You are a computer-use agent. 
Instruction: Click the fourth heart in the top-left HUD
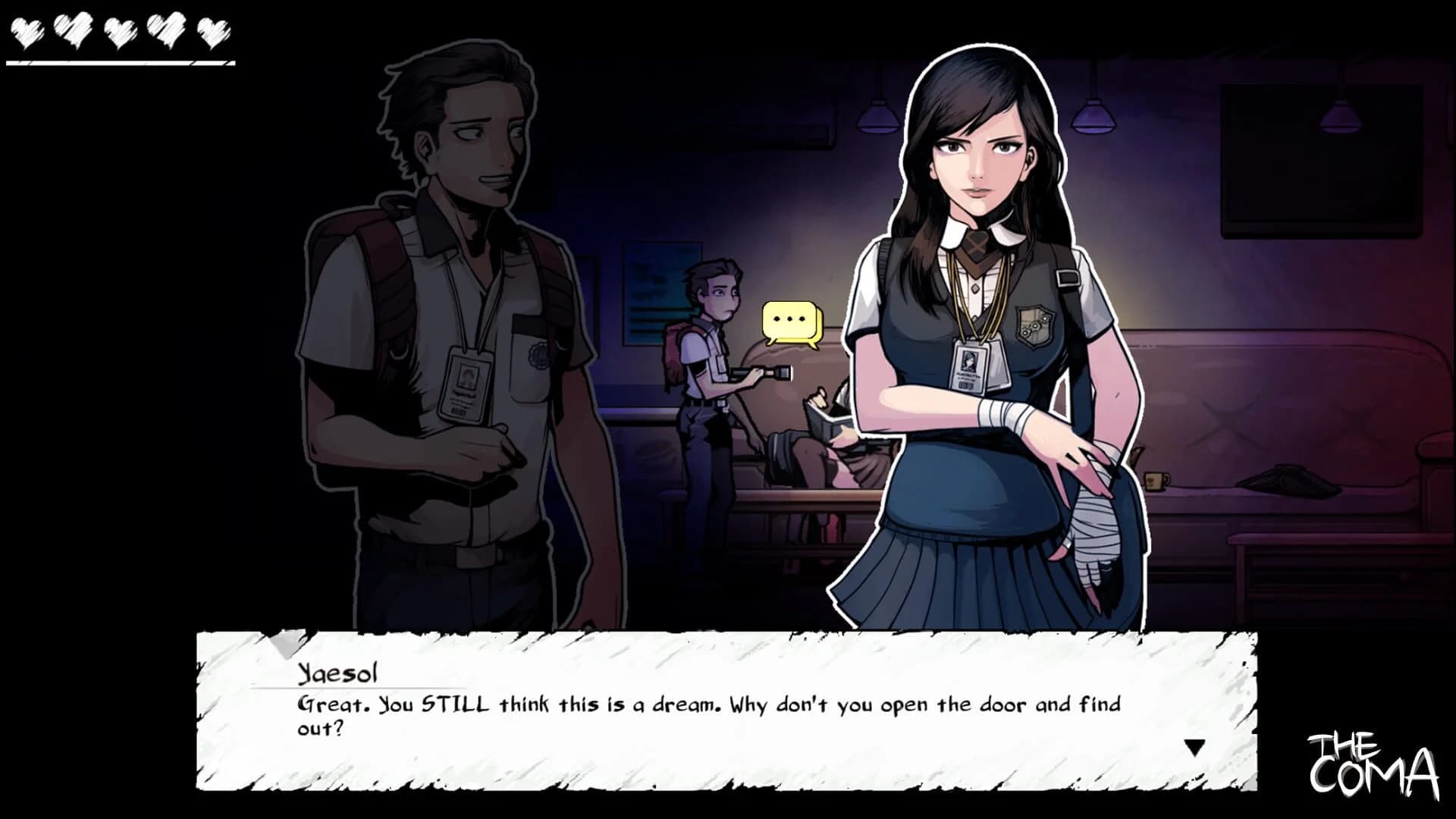click(x=165, y=29)
